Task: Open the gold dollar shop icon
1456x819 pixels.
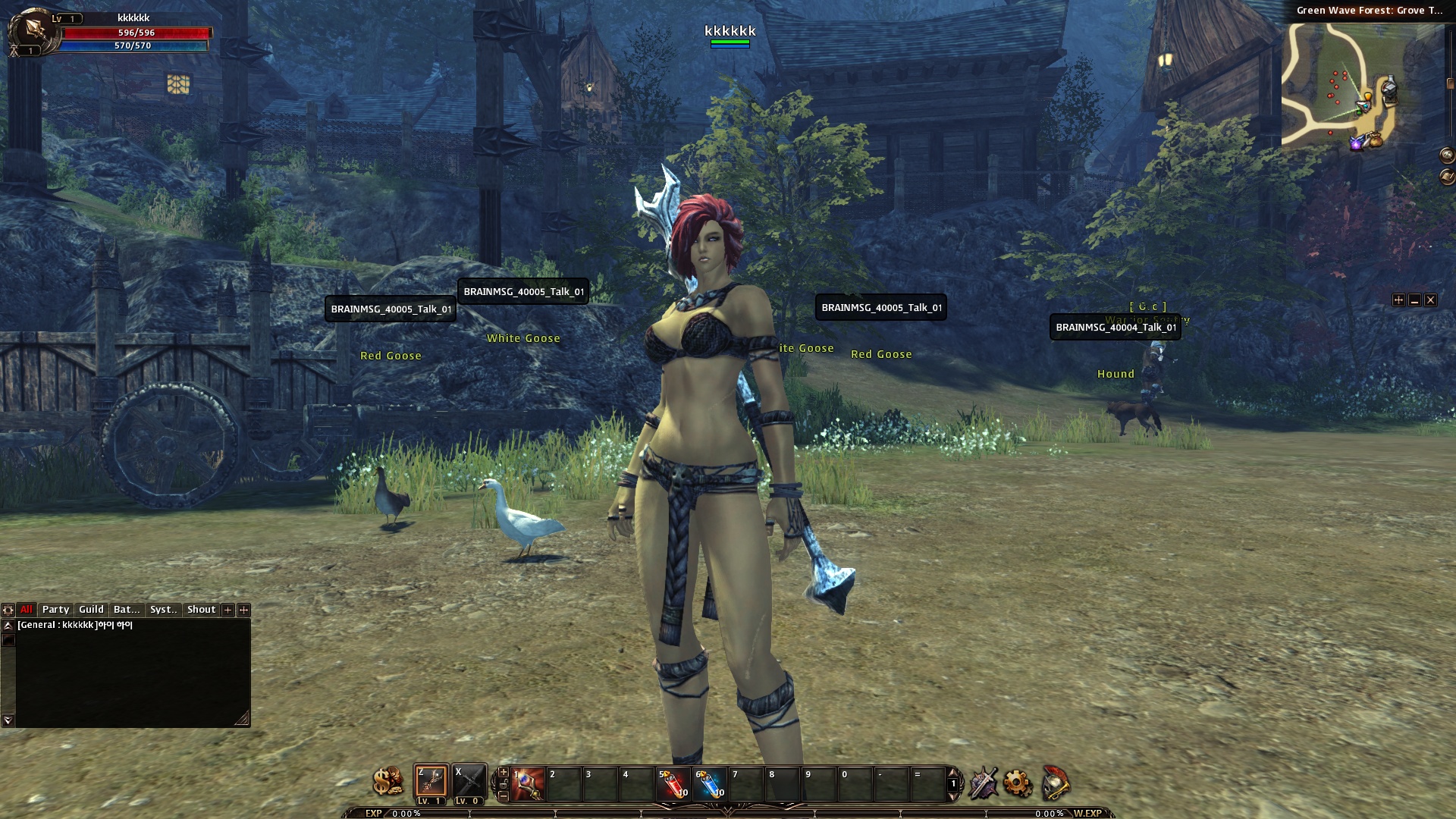Action: pyautogui.click(x=388, y=782)
